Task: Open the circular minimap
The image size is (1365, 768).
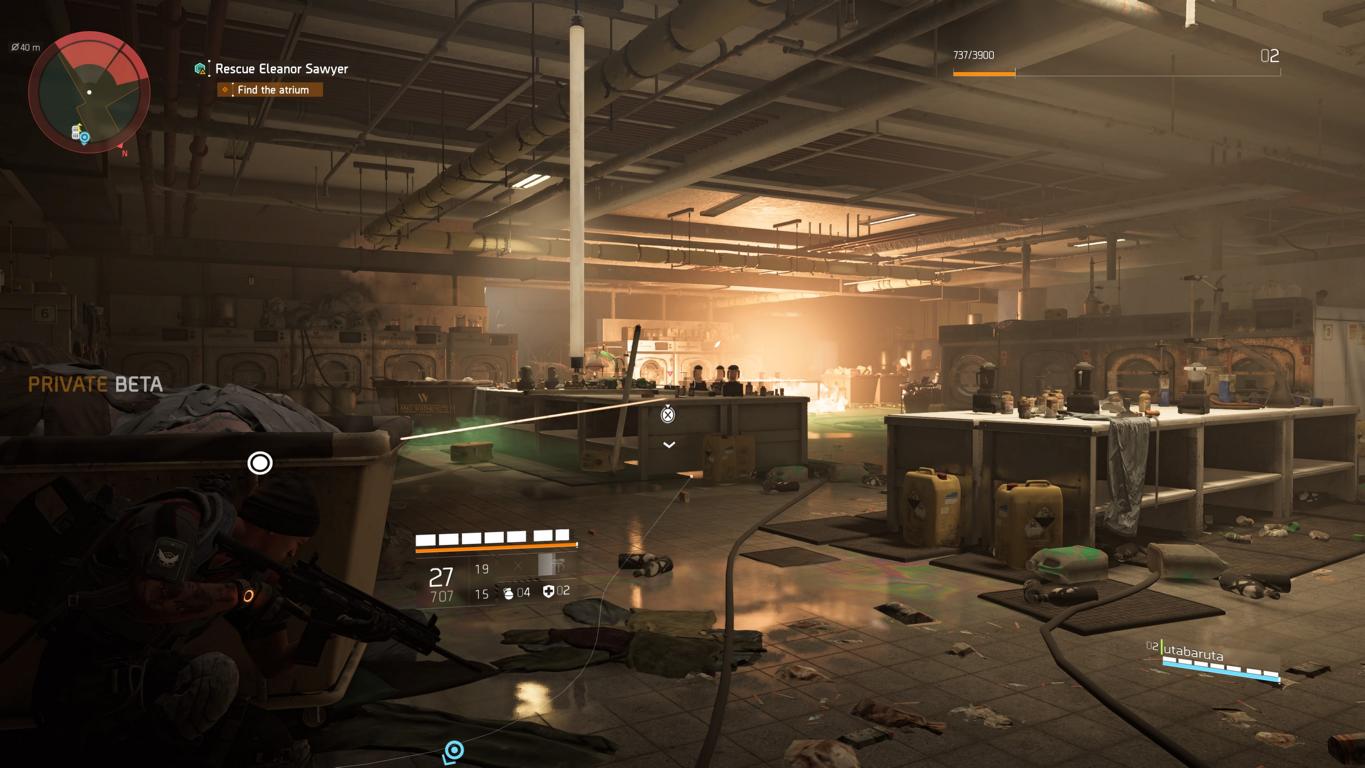Action: 89,92
